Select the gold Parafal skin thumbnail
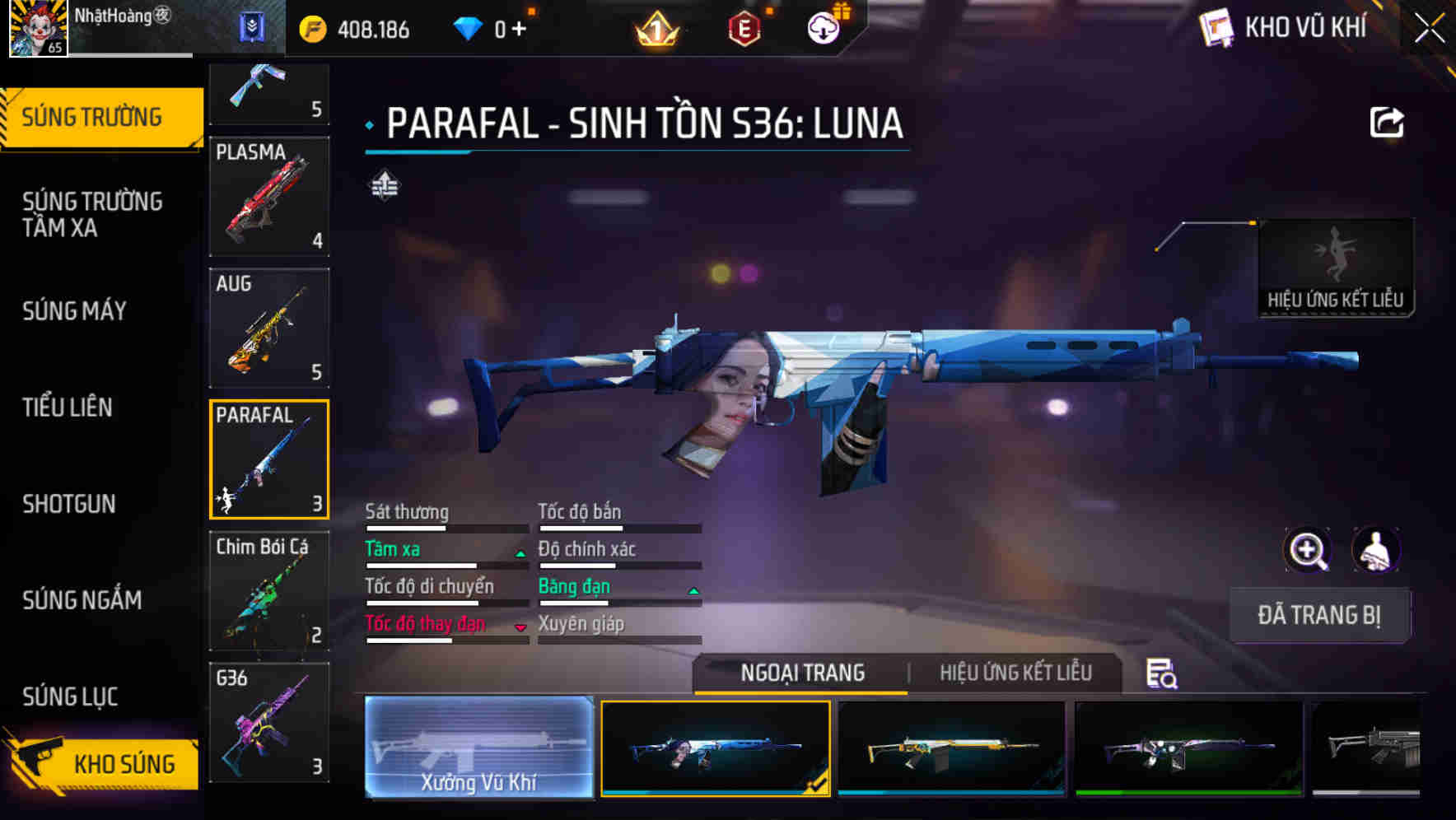Screen dimensions: 1456x820 951,749
